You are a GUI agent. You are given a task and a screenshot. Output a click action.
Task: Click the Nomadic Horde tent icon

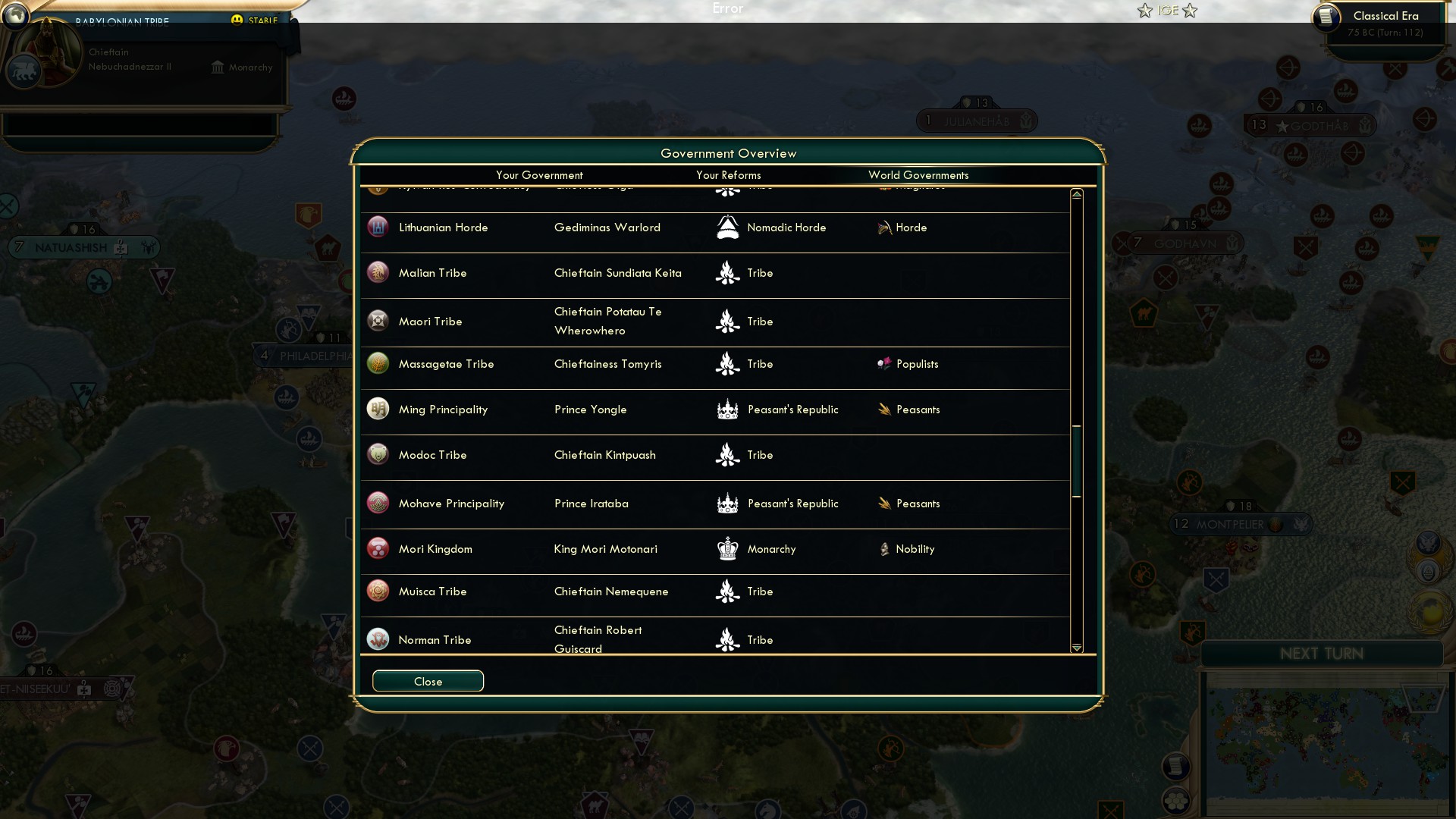727,226
